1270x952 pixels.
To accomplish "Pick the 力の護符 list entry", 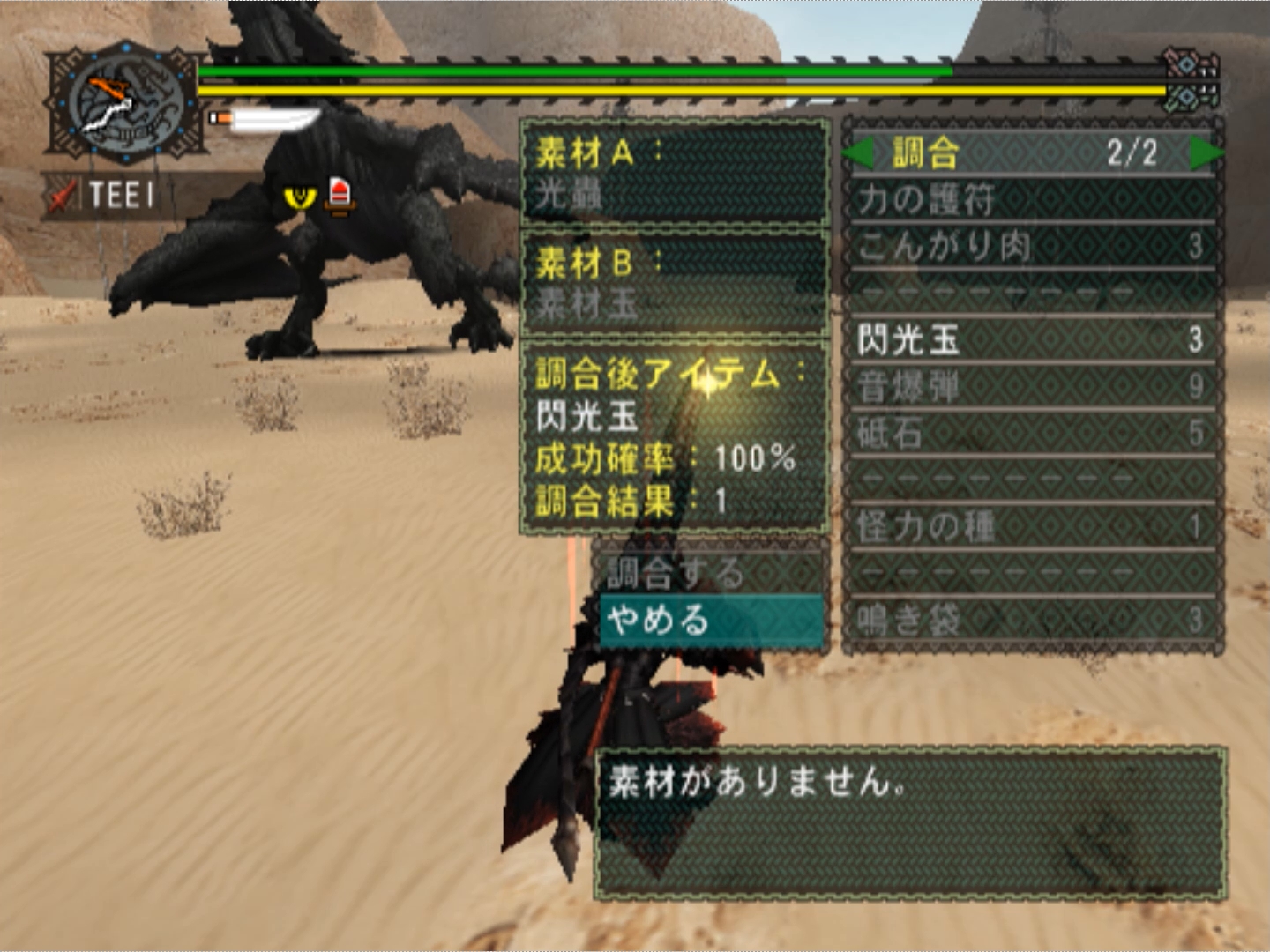I will (1032, 199).
